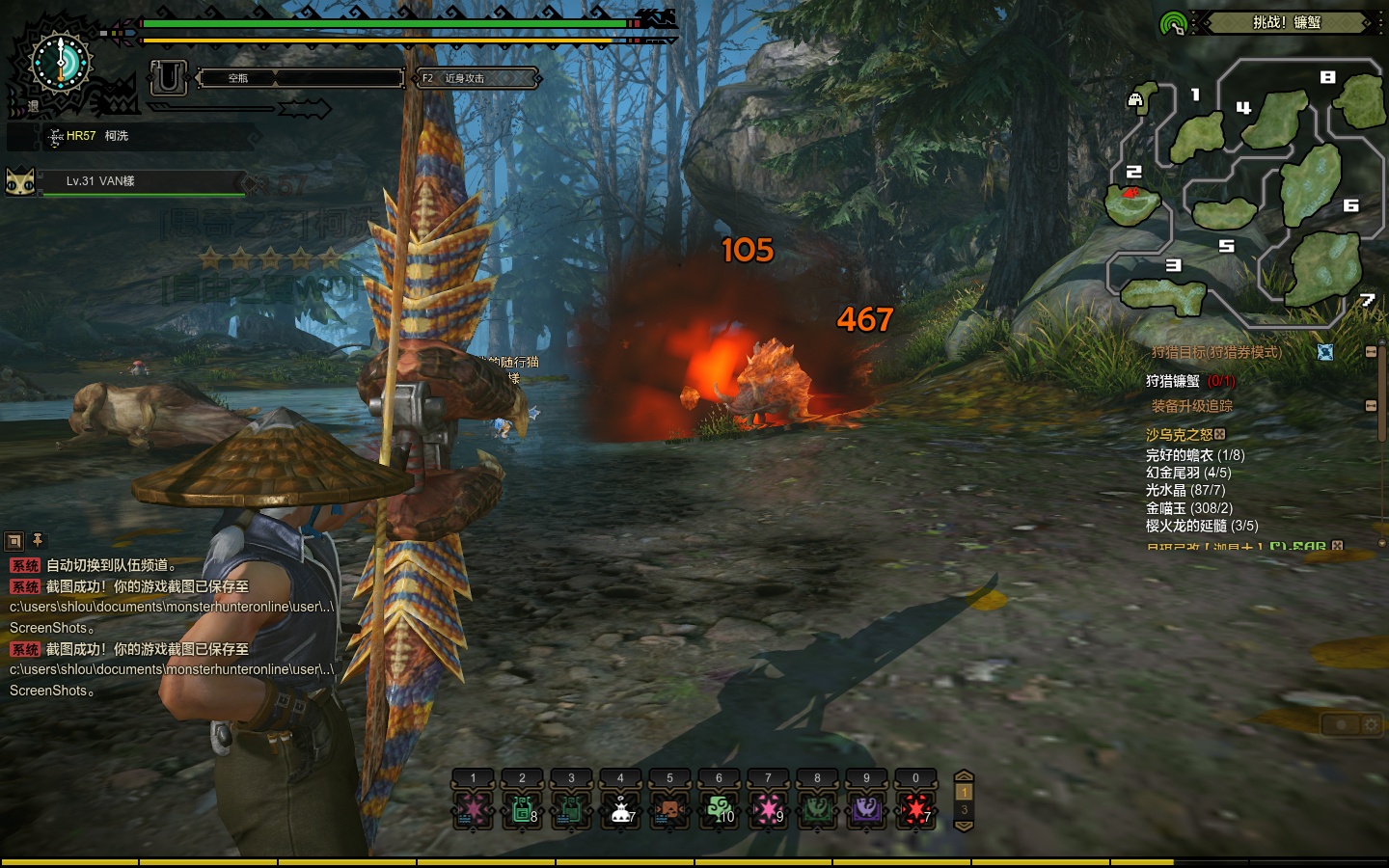Select the pink star item in slot 7
The height and width of the screenshot is (868, 1389).
point(768,809)
